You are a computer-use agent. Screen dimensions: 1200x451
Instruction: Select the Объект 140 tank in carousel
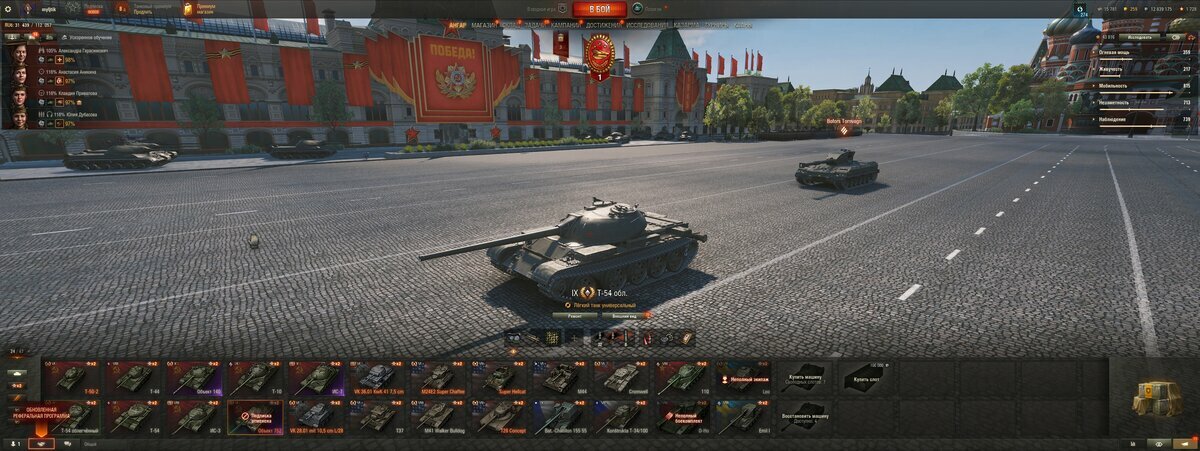(x=192, y=378)
